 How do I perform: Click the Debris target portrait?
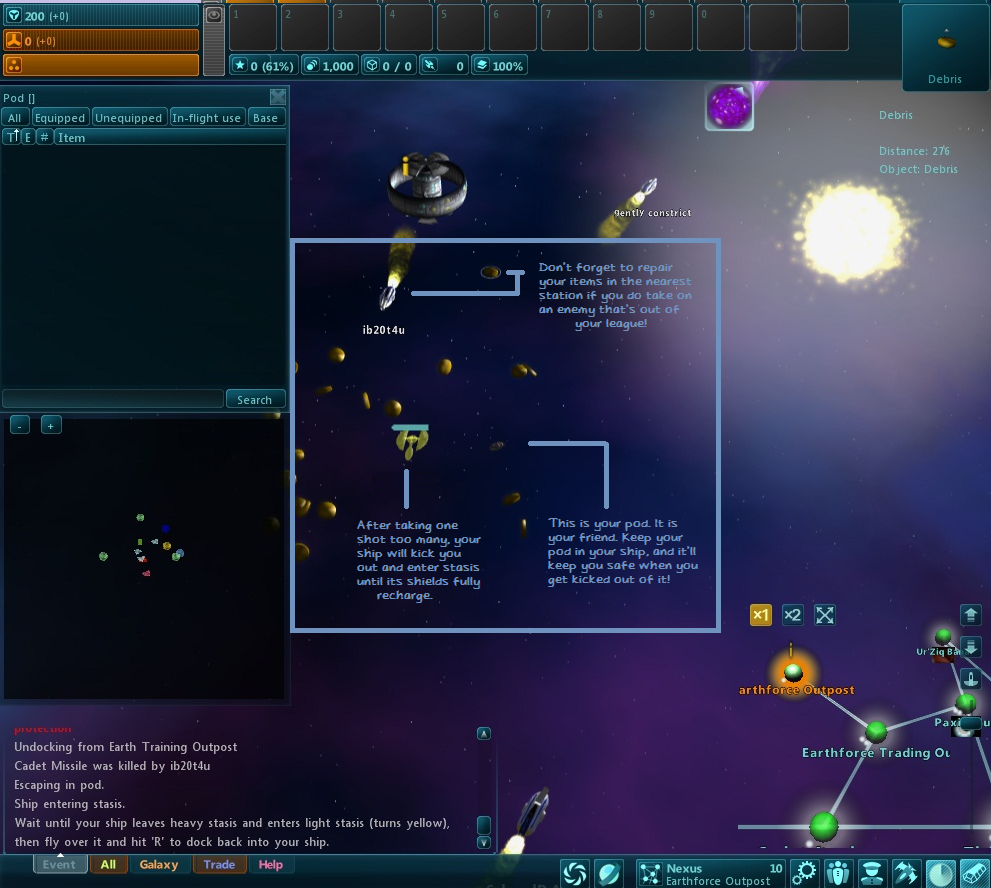(945, 46)
